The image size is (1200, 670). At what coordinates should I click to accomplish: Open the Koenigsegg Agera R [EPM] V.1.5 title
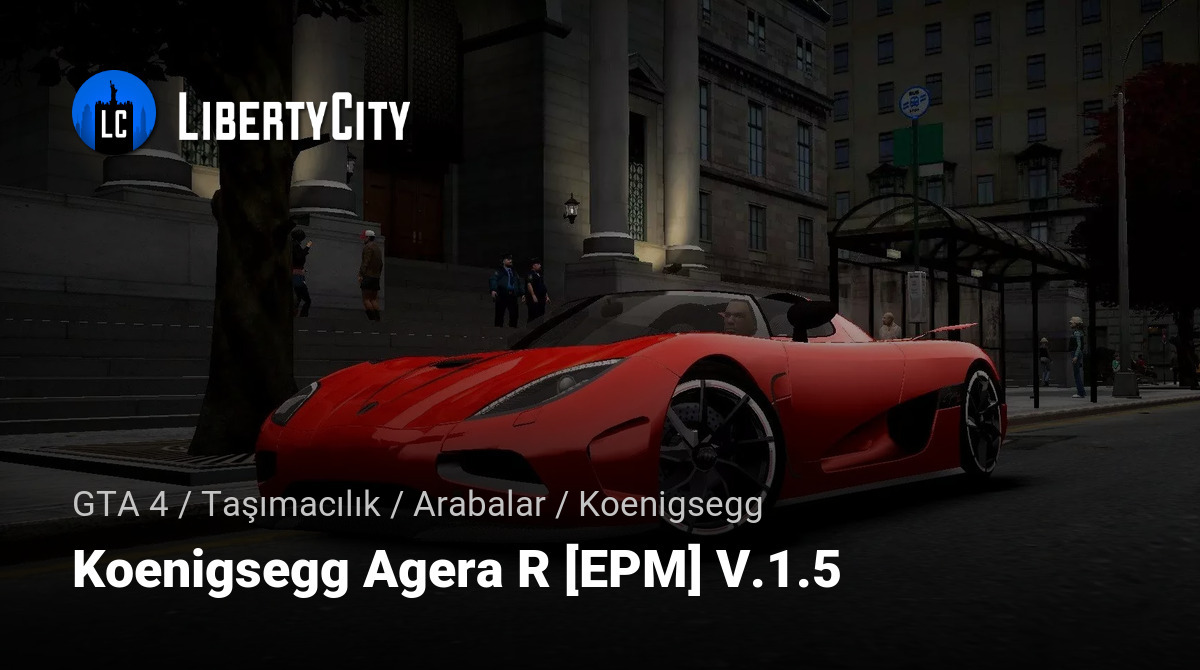tap(456, 572)
